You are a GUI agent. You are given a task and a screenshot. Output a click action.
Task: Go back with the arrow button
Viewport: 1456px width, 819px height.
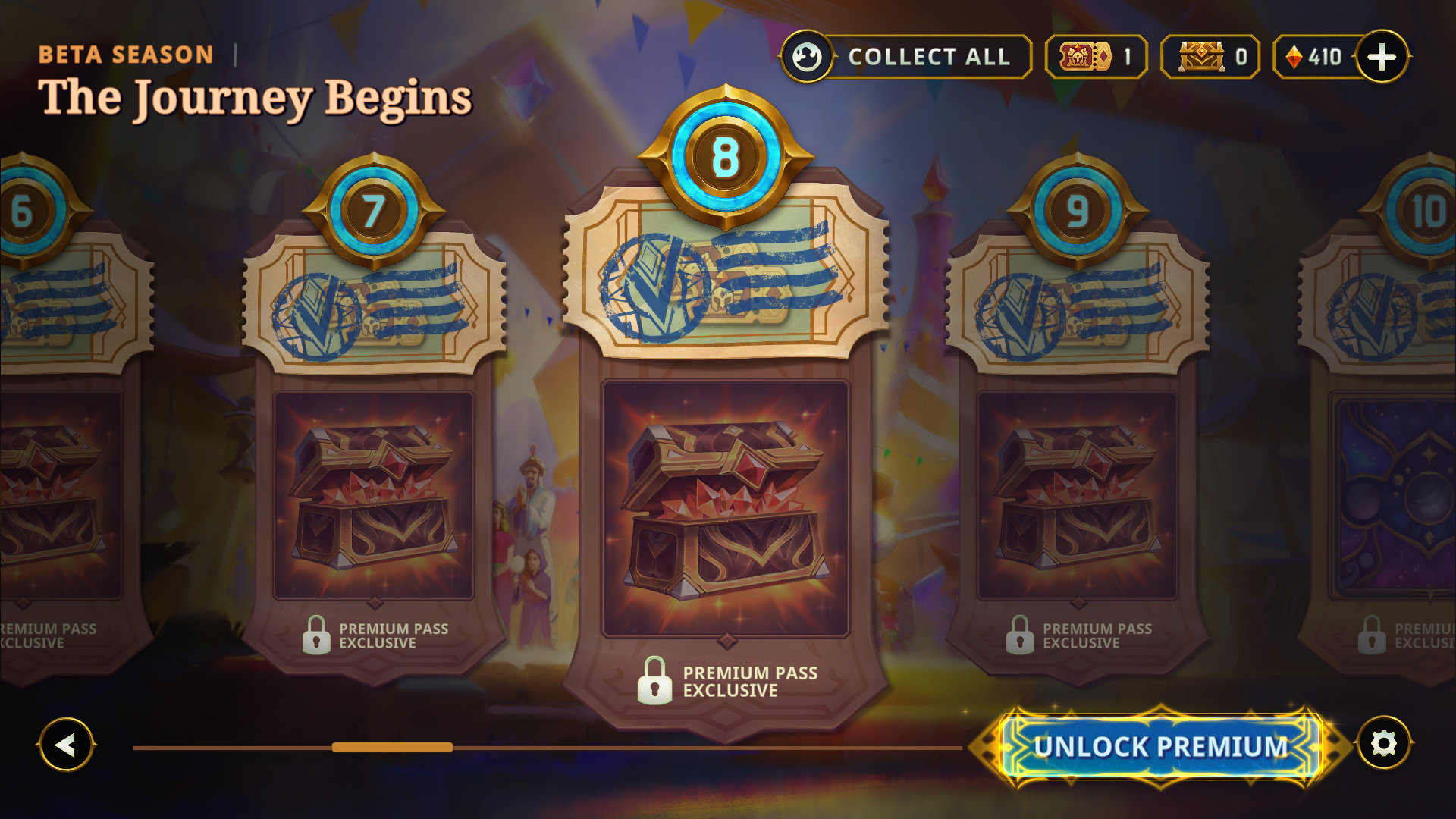[66, 745]
